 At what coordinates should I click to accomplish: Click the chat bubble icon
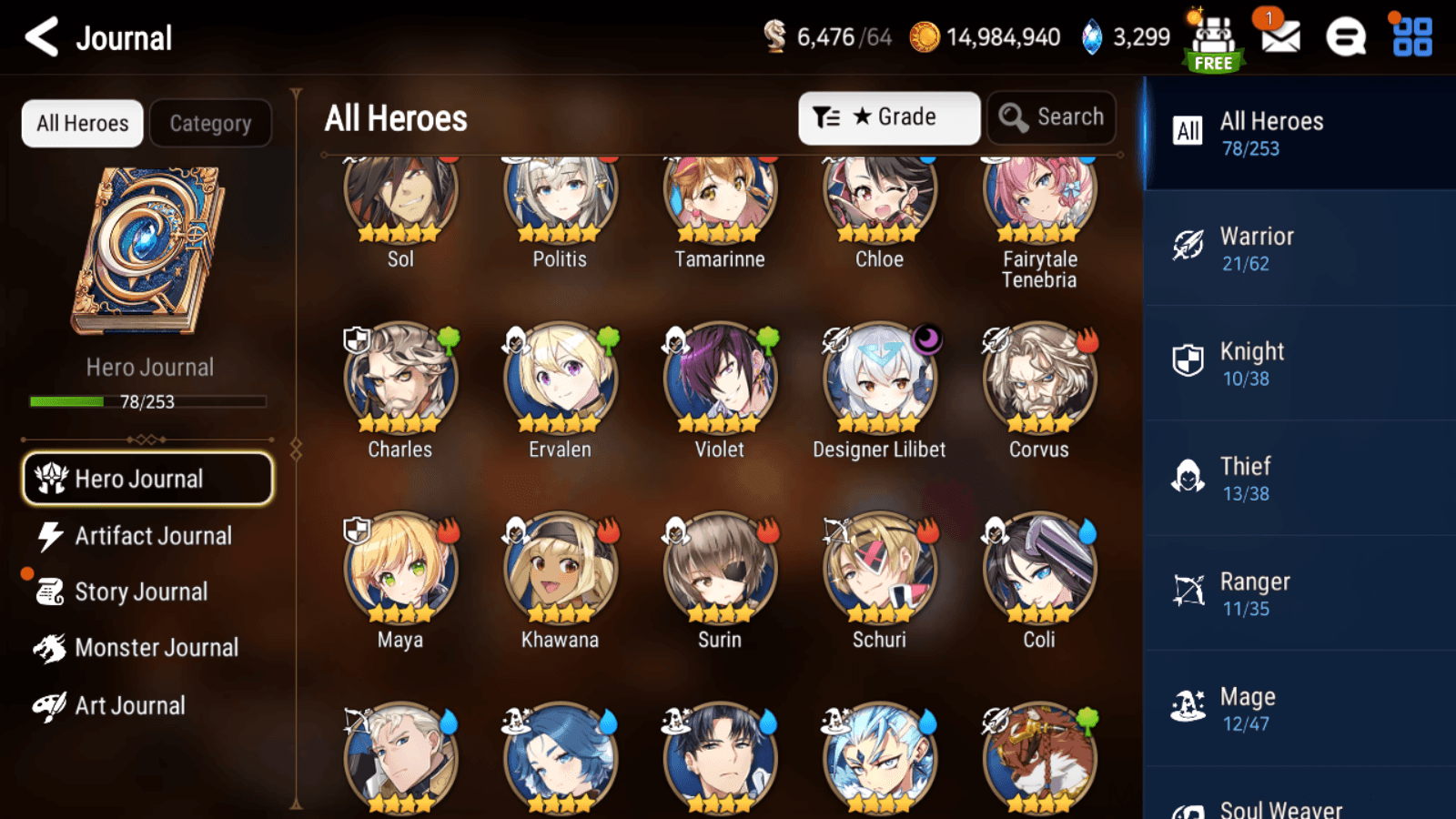1344,38
